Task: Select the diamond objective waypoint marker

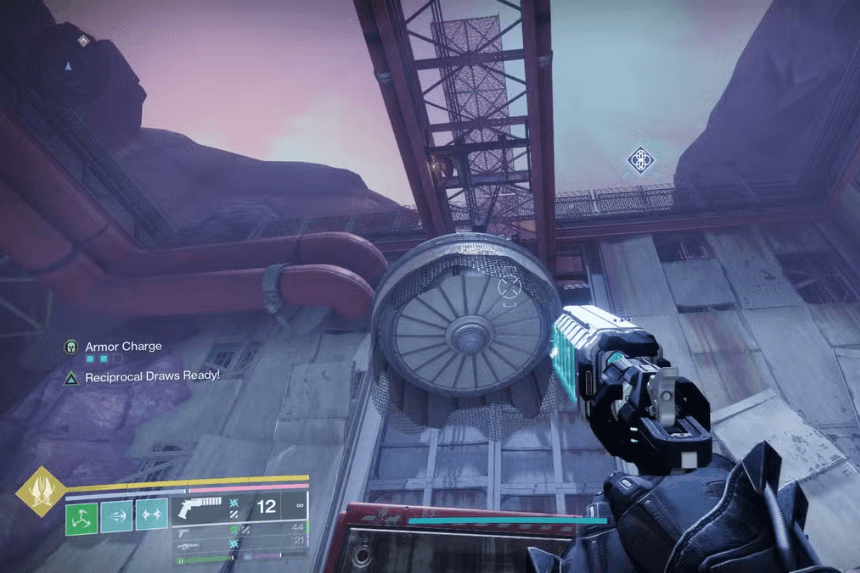Action: click(639, 159)
